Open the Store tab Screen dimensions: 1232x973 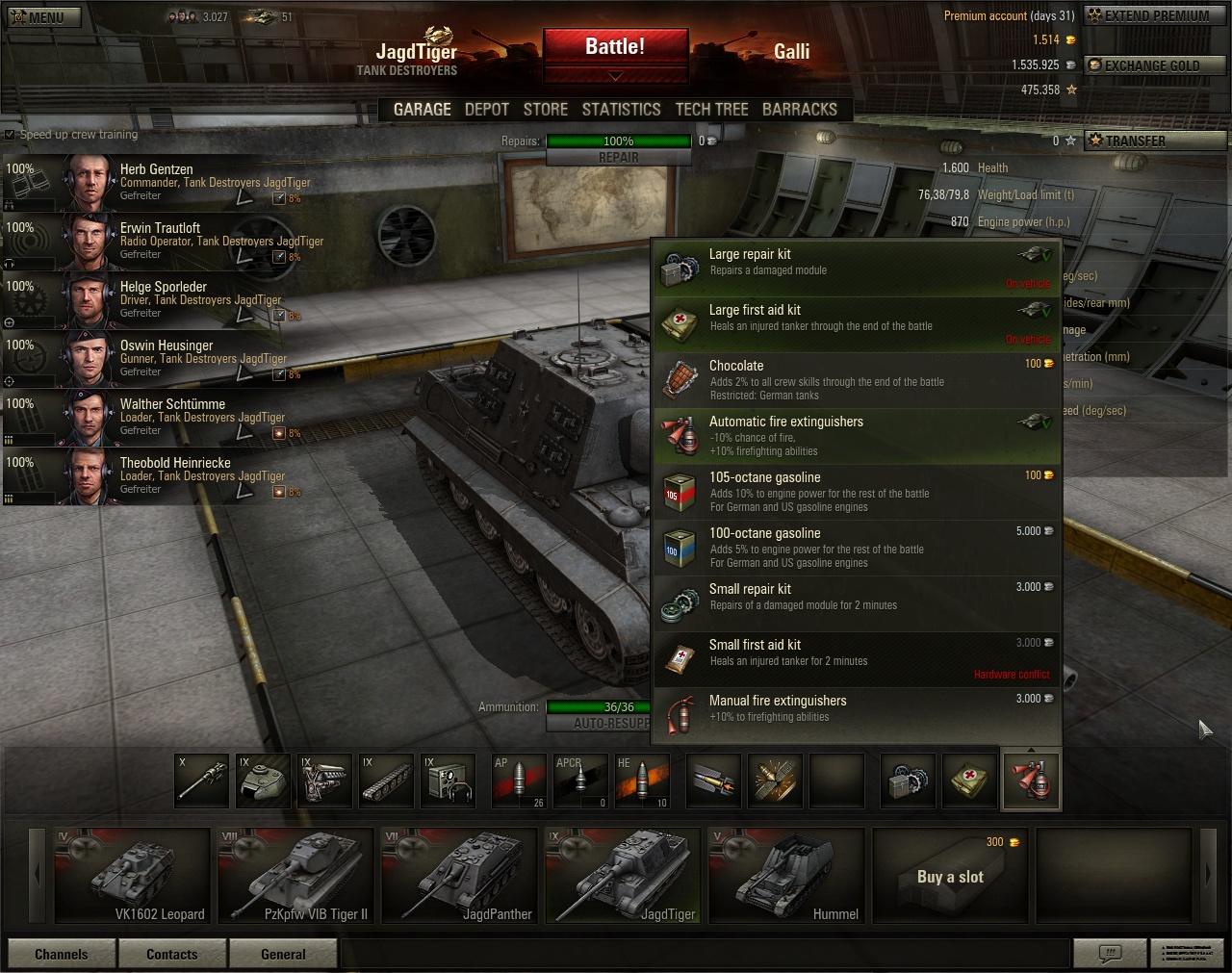pyautogui.click(x=546, y=110)
